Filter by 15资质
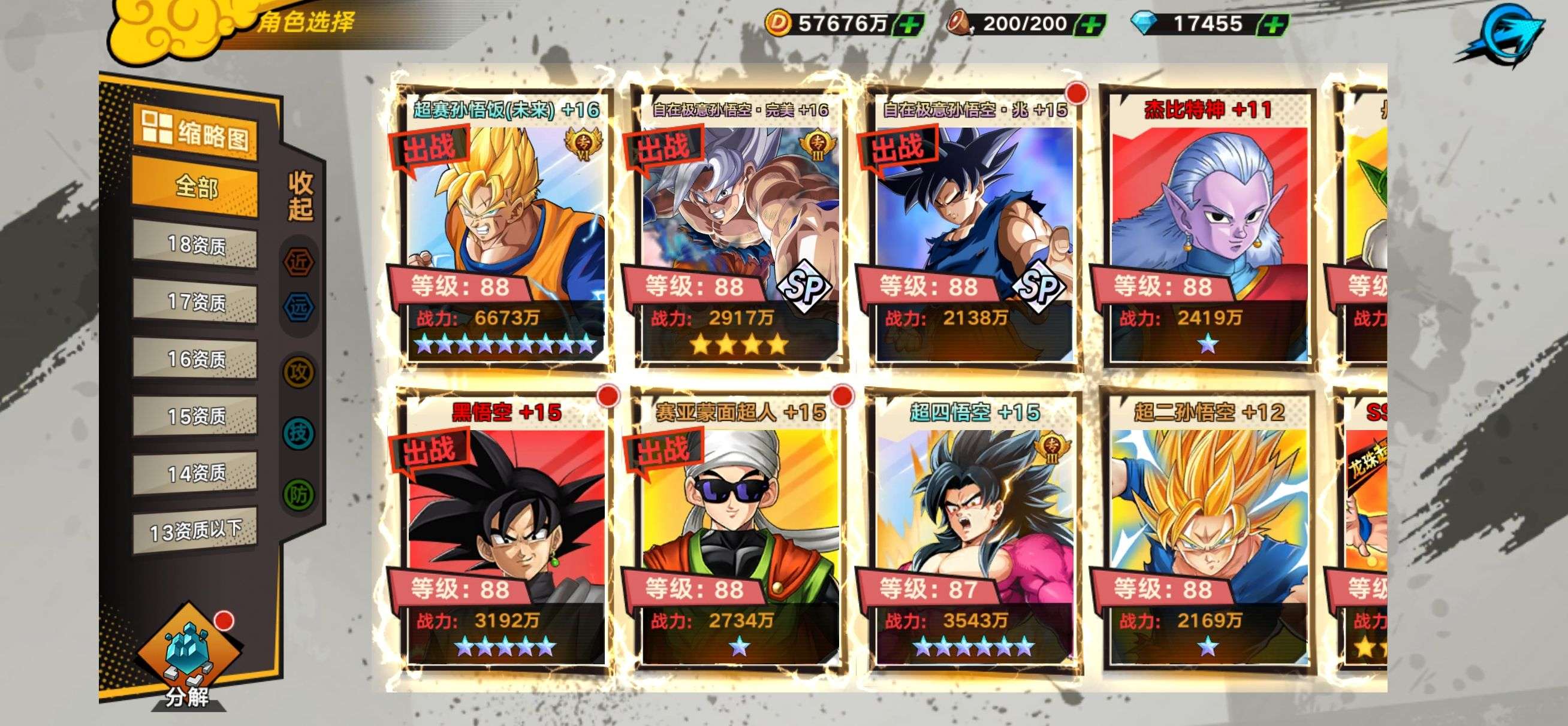Viewport: 1568px width, 726px height. pos(195,416)
